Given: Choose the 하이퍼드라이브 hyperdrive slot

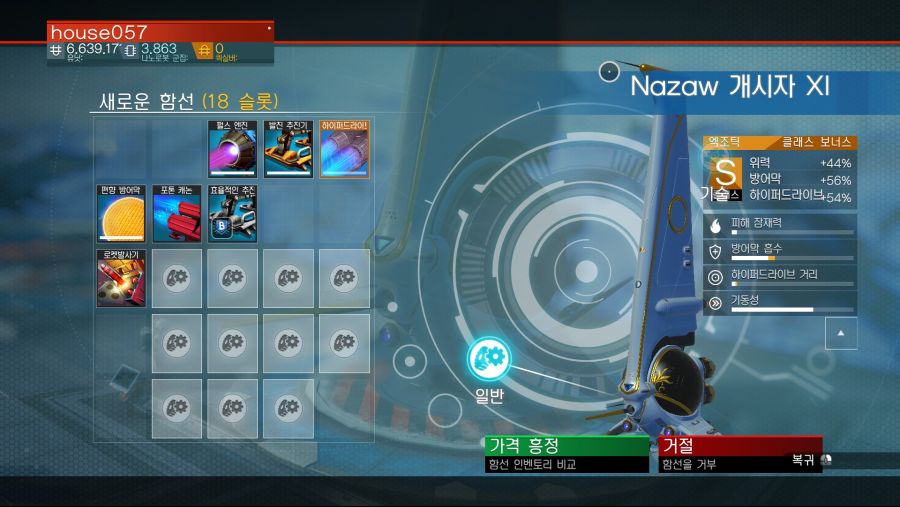Looking at the screenshot, I should [x=344, y=150].
